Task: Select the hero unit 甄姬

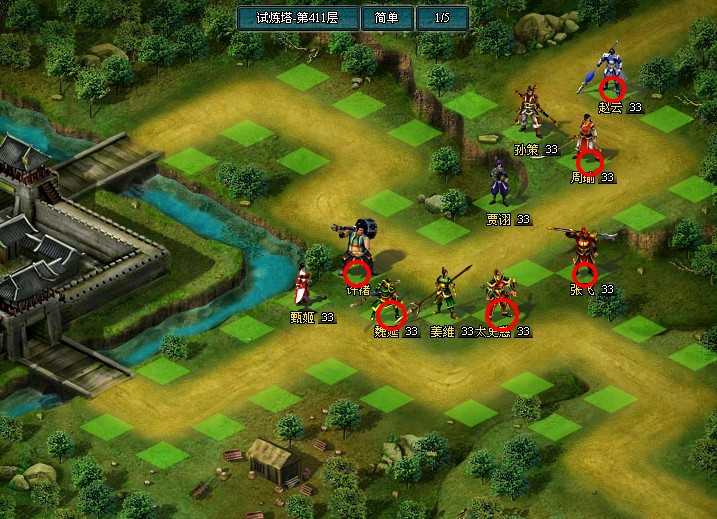Action: point(304,285)
